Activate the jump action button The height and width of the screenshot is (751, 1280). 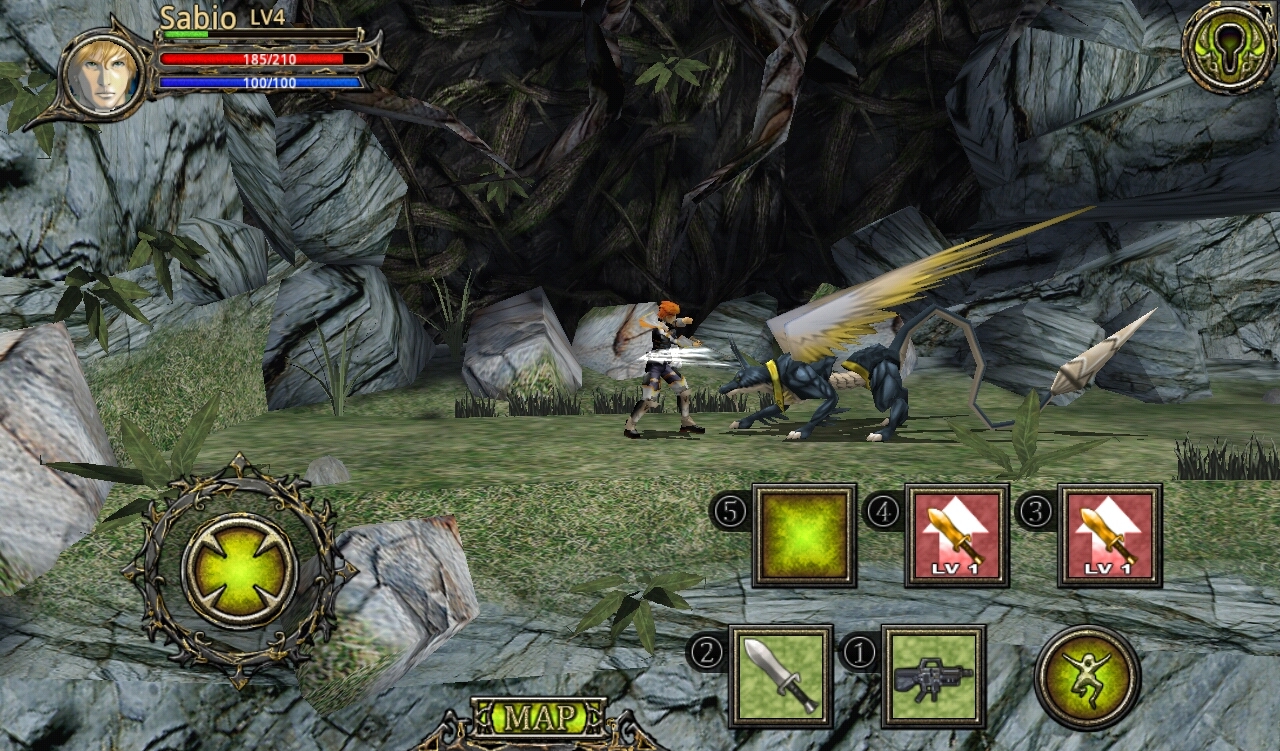tap(1087, 677)
